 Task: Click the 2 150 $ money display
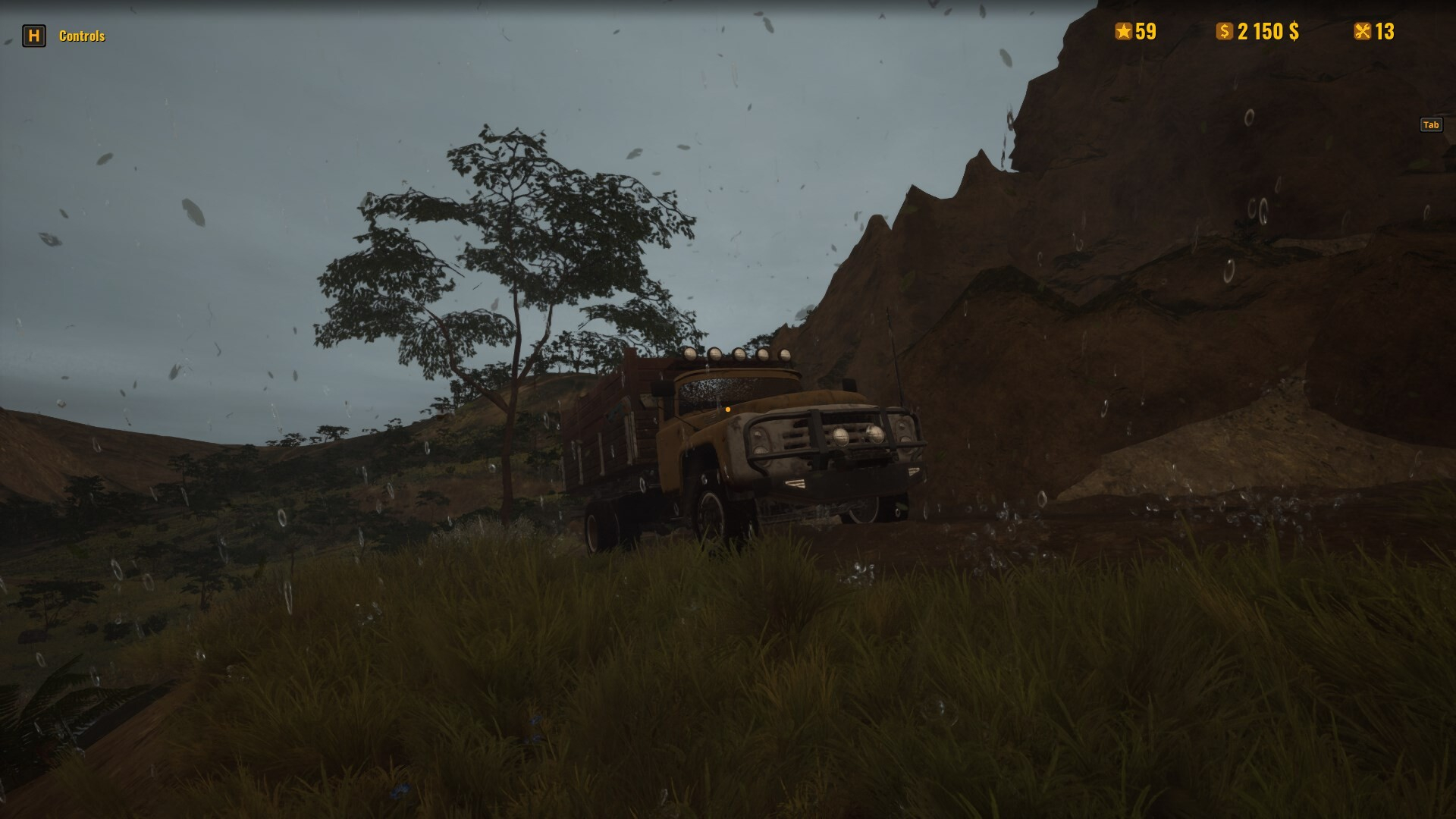[1266, 32]
